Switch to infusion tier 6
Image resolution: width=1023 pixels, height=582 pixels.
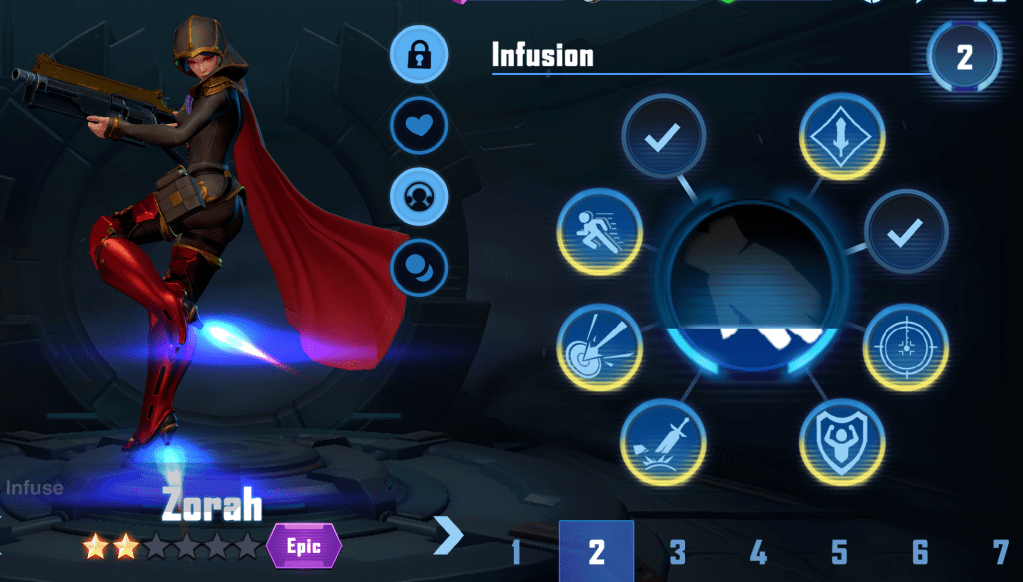click(920, 551)
